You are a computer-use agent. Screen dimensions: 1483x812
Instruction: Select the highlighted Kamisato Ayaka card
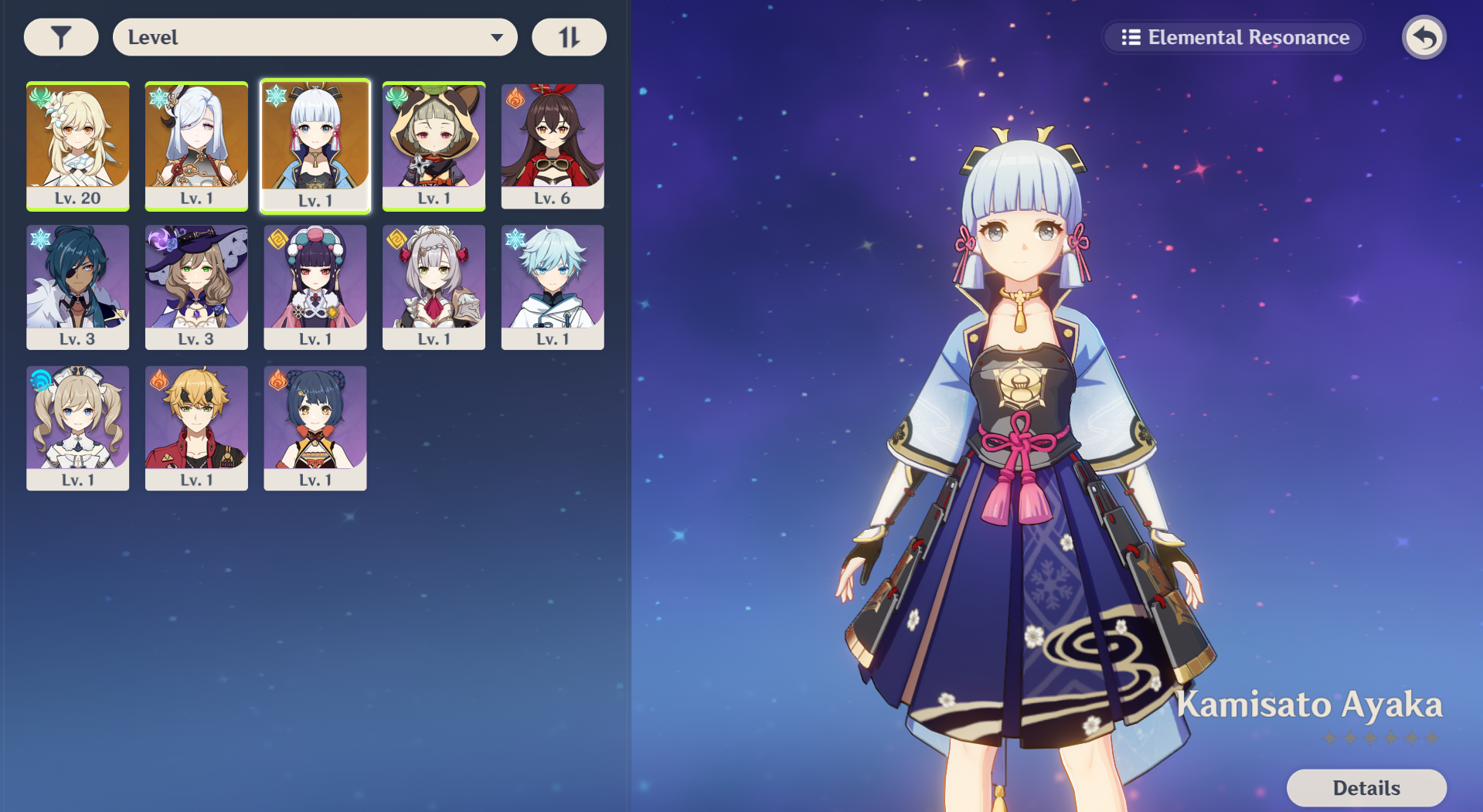click(315, 145)
